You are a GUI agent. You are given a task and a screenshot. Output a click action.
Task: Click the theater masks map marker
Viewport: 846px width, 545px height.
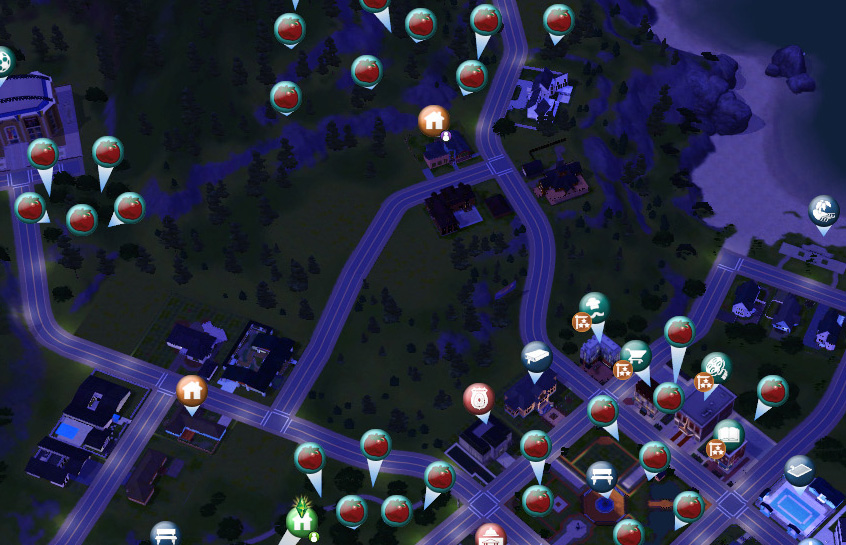click(715, 367)
